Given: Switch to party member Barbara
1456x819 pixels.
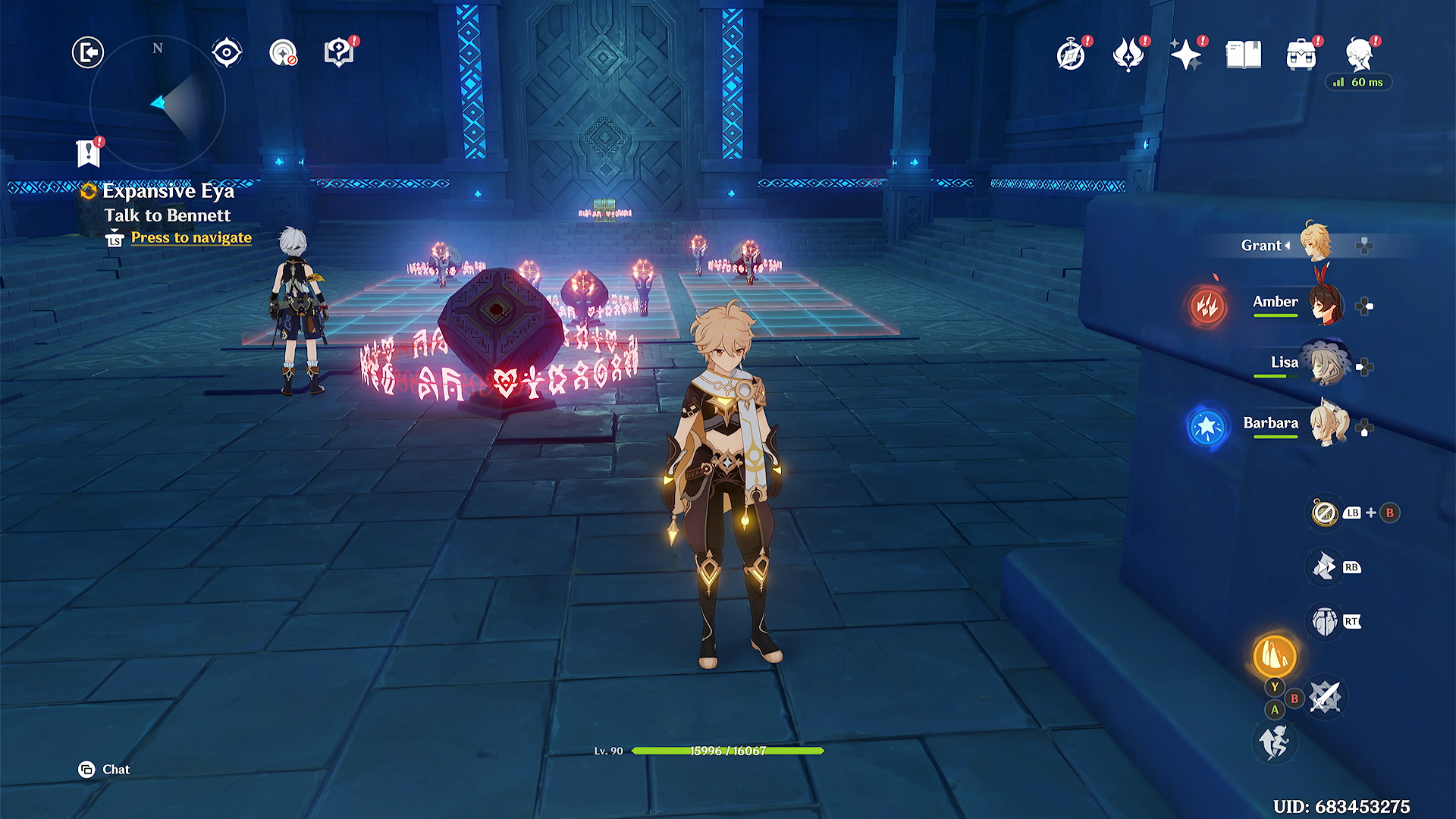Looking at the screenshot, I should pos(1327,424).
